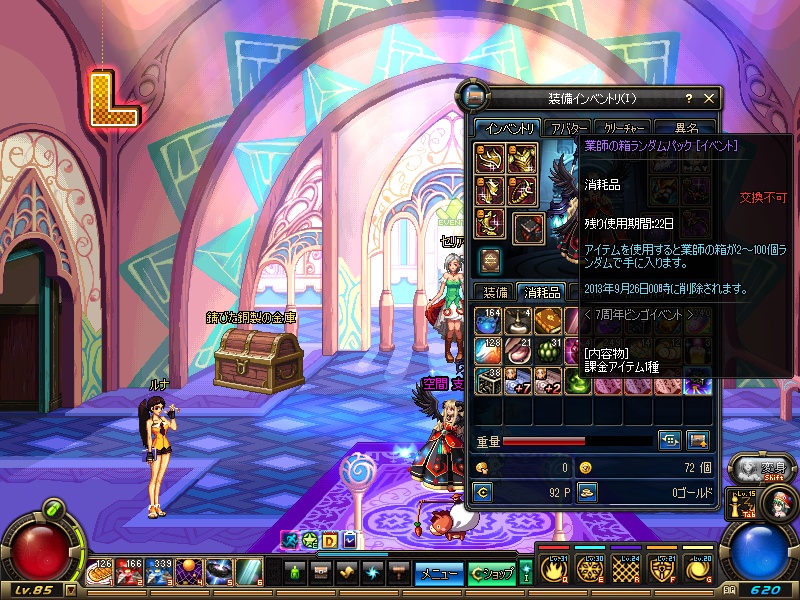Select the dark box item in equipment slot
The image size is (800, 600).
coord(529,226)
